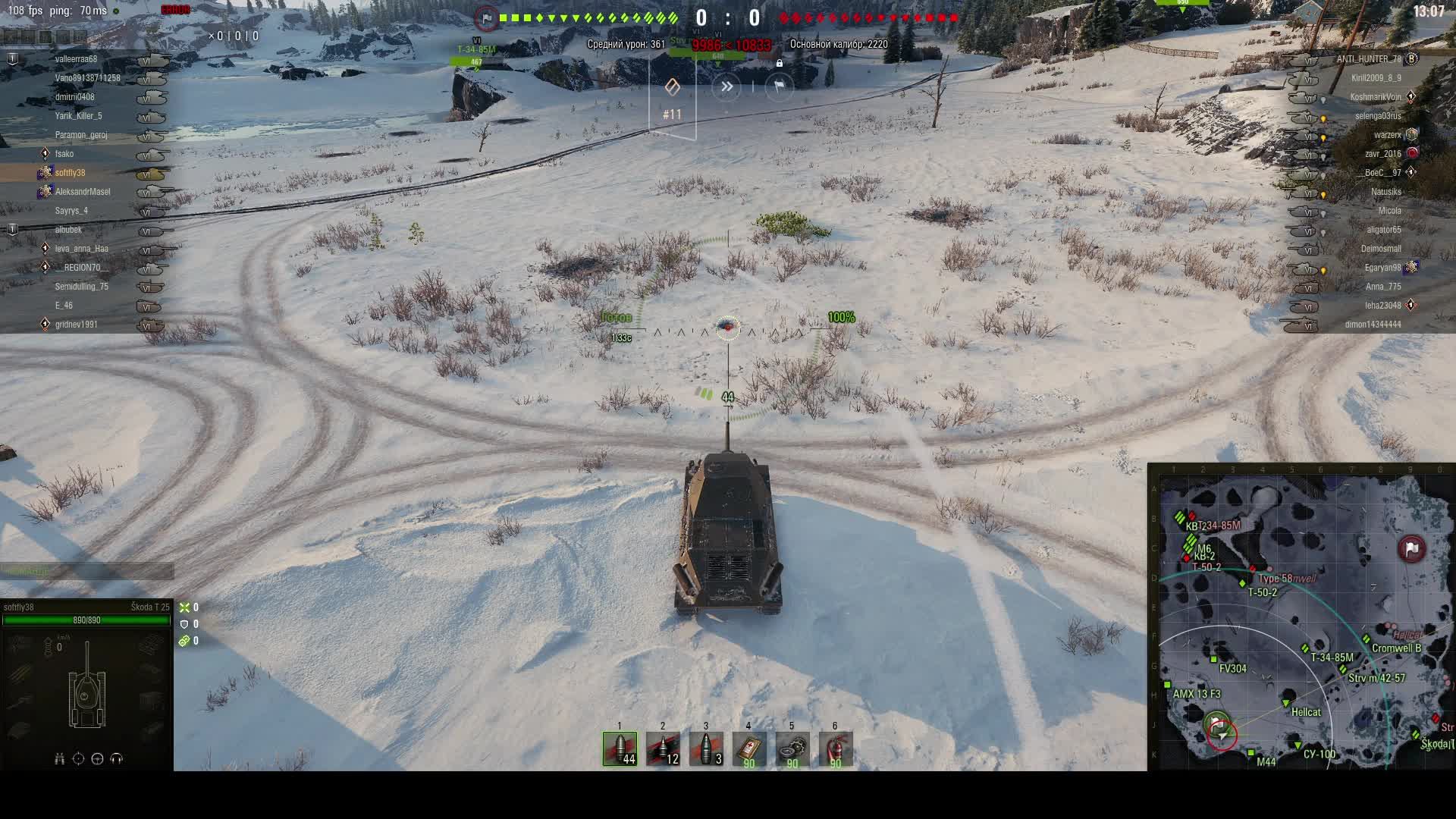The image size is (1456, 819).
Task: Open the #11 mission banner
Action: [673, 99]
